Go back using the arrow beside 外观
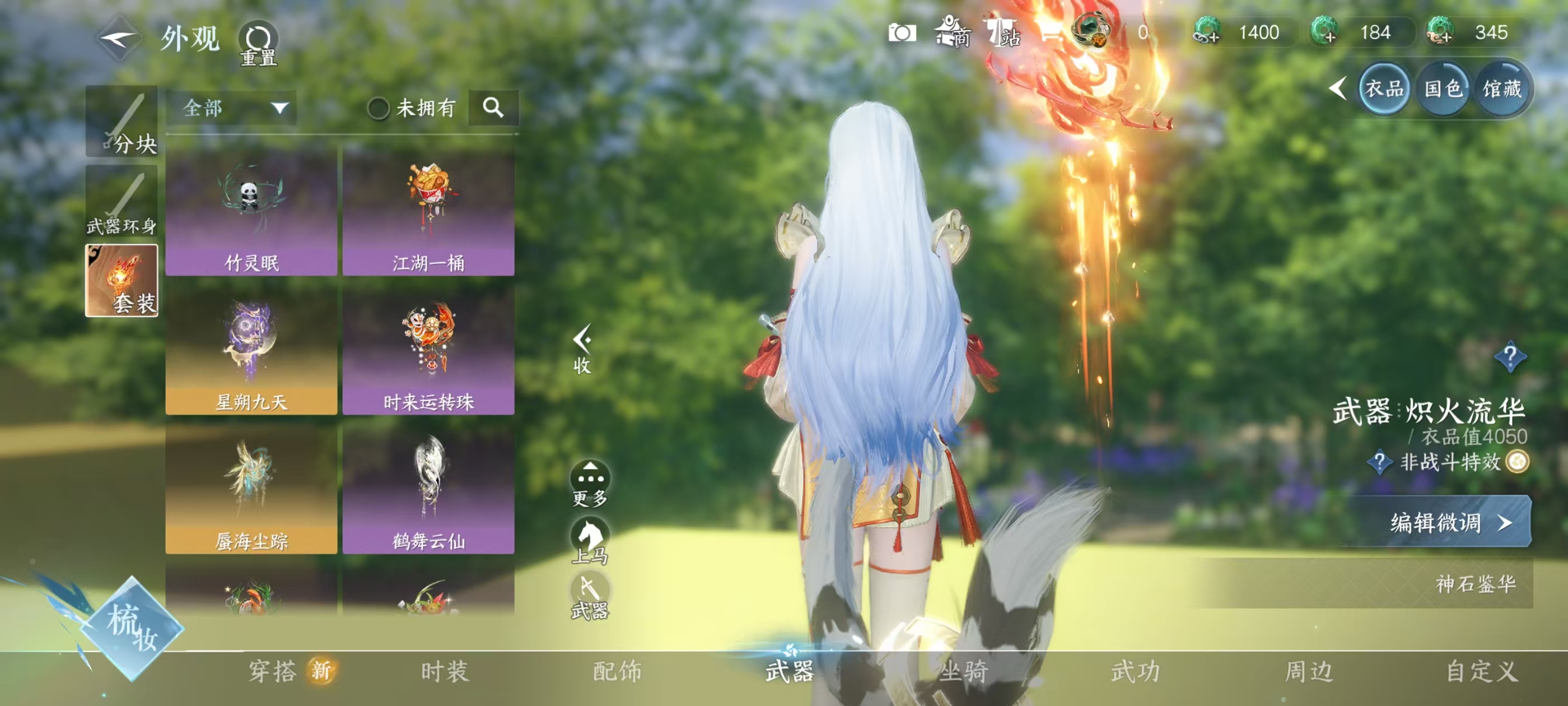1568x706 pixels. click(x=119, y=40)
